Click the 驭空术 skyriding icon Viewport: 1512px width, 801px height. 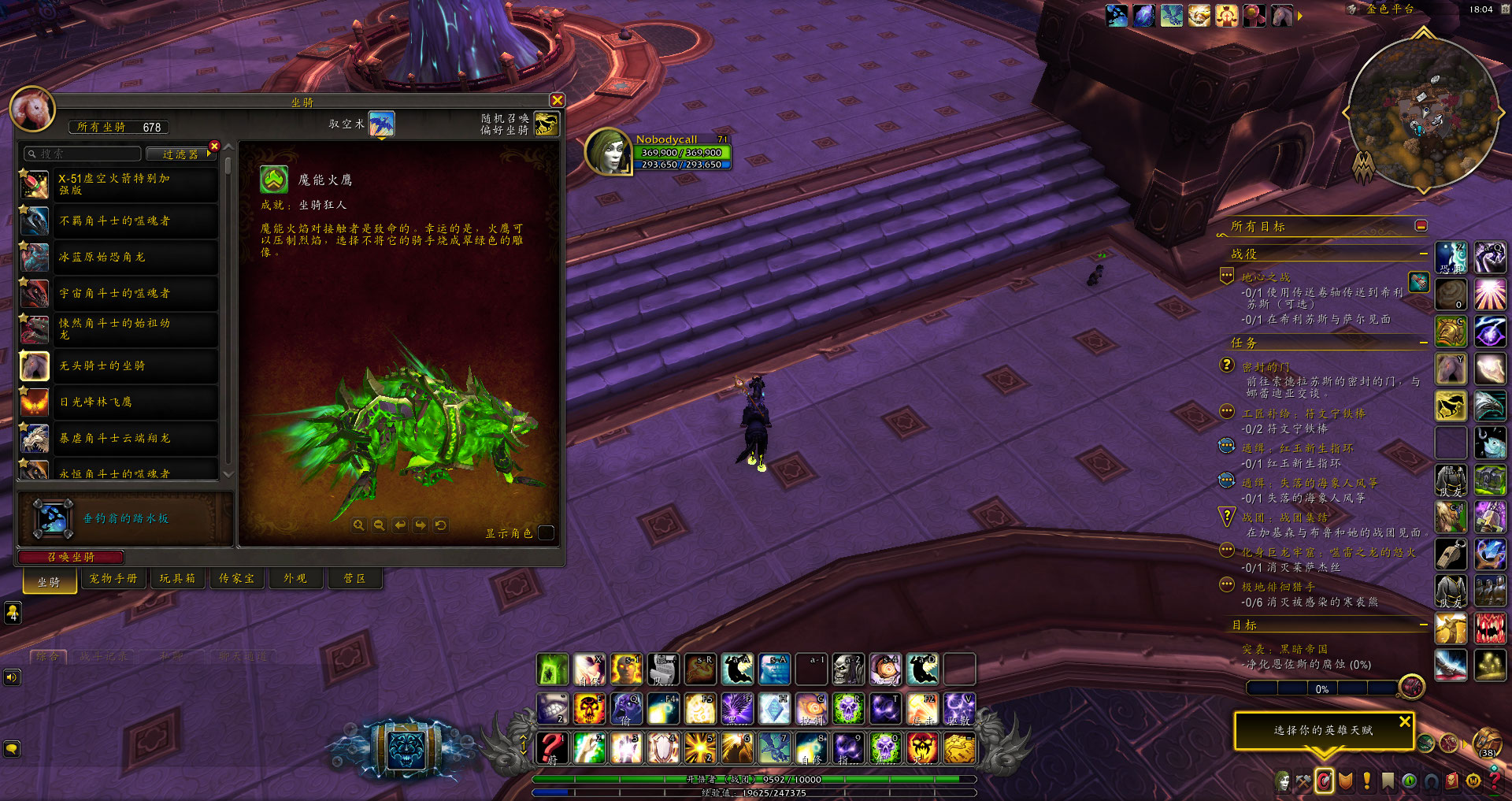click(x=382, y=124)
